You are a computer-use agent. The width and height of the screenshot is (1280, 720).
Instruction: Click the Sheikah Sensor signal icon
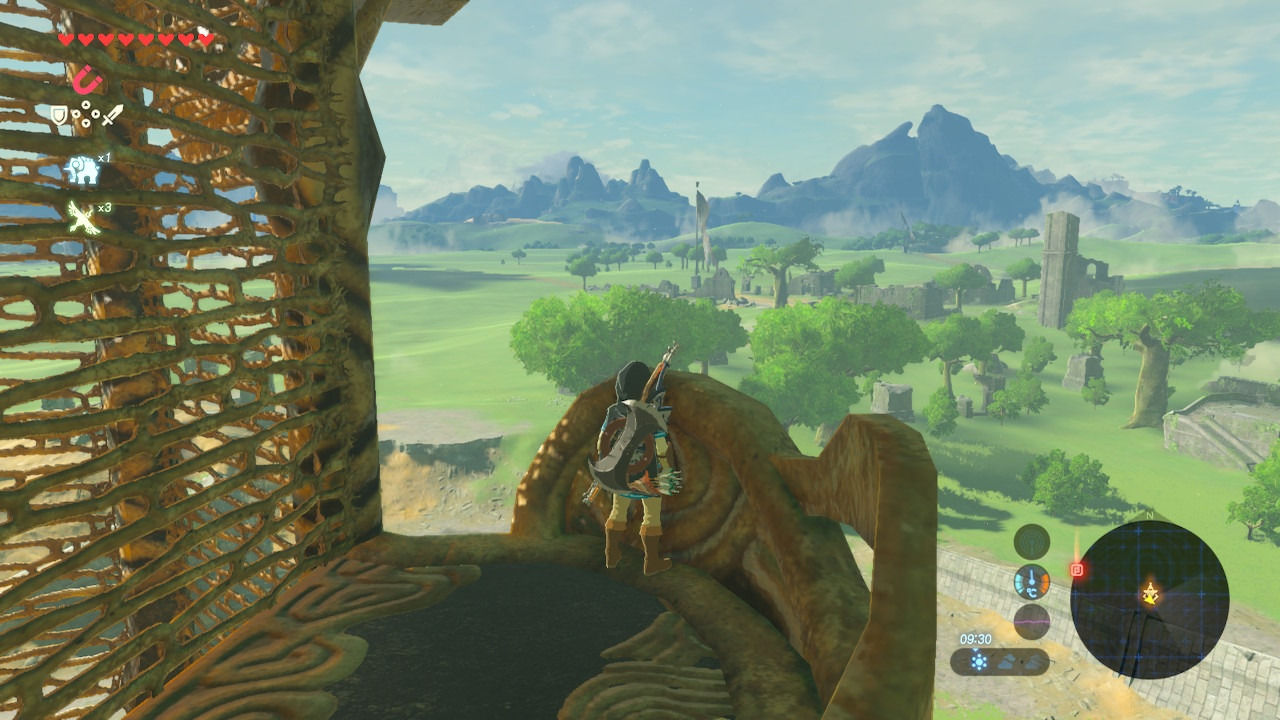pos(1031,542)
